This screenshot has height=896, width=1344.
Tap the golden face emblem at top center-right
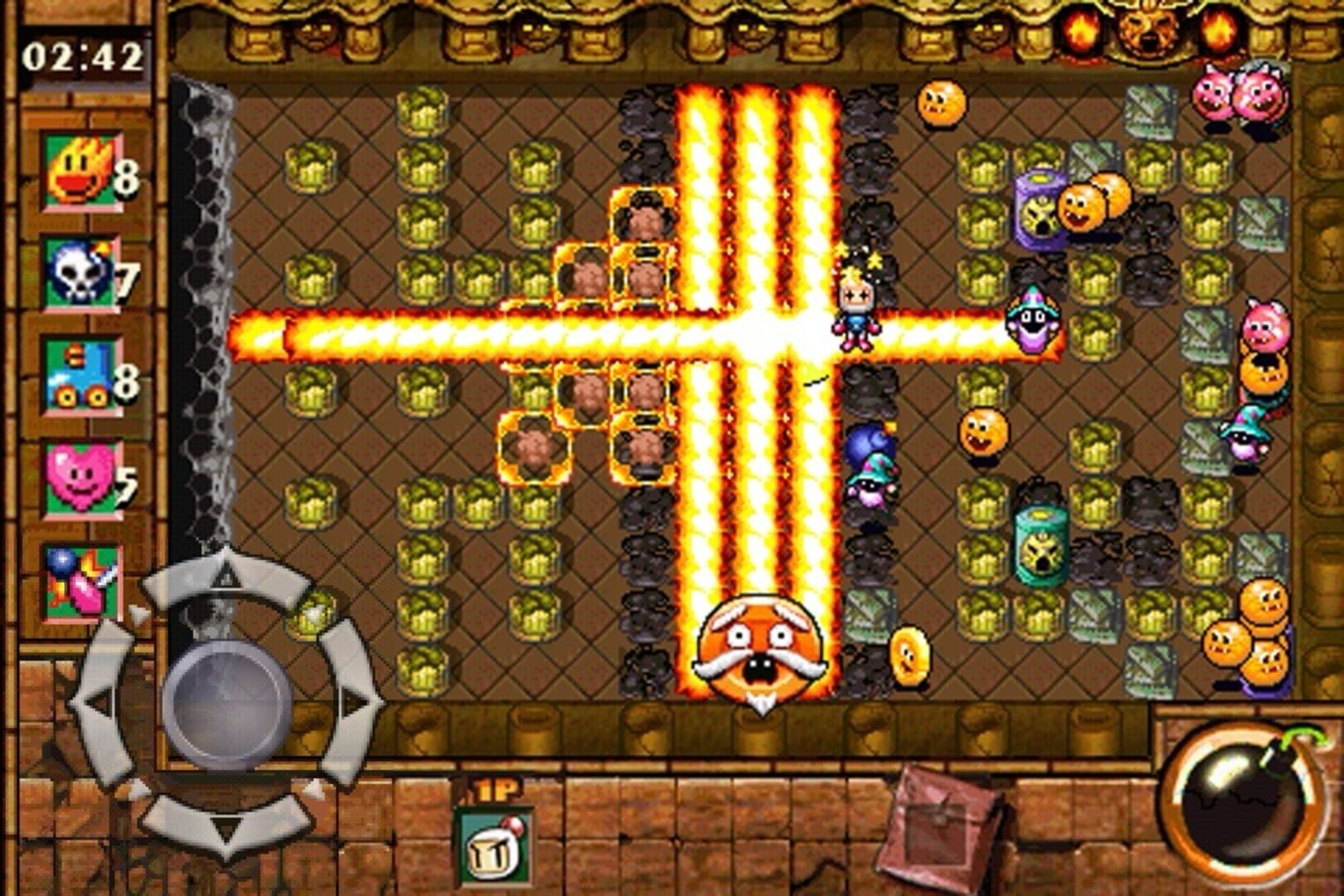[x=1152, y=29]
